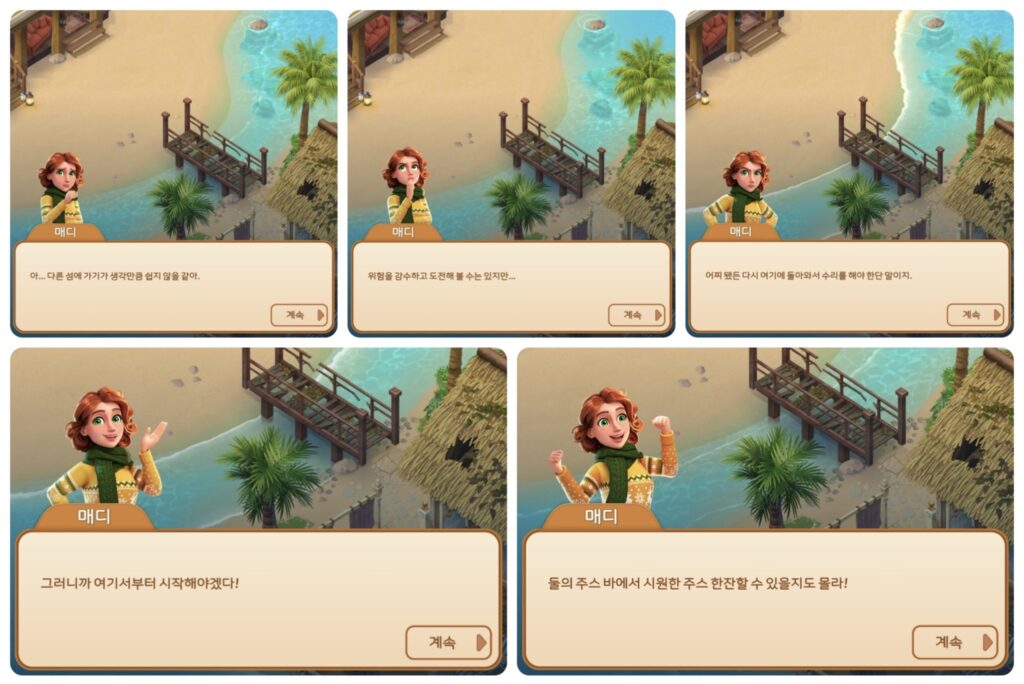
Task: Continue past the "위험을 감수하고" dialogue line
Action: 636,314
